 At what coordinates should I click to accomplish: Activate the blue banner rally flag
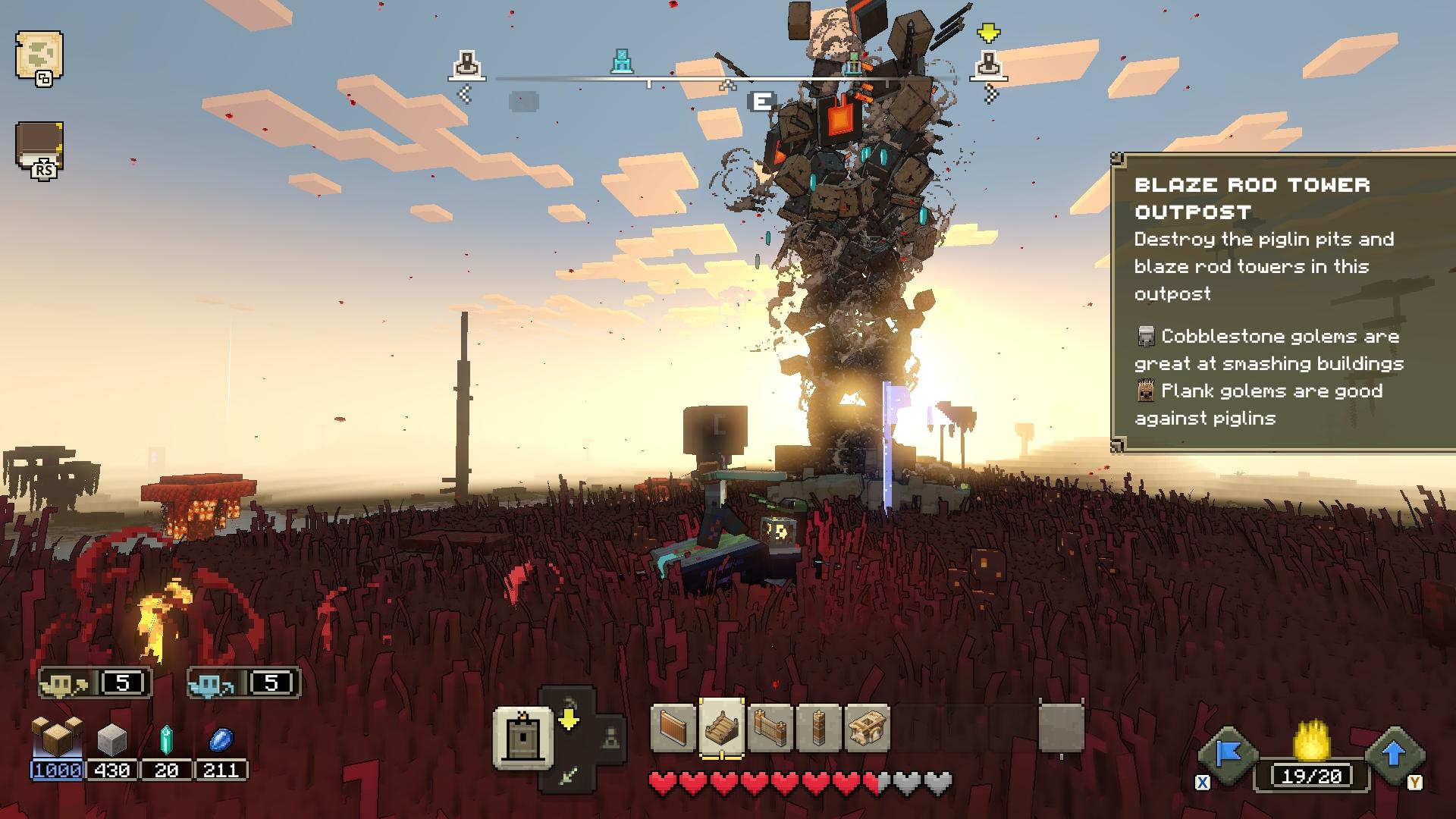pyautogui.click(x=1228, y=754)
